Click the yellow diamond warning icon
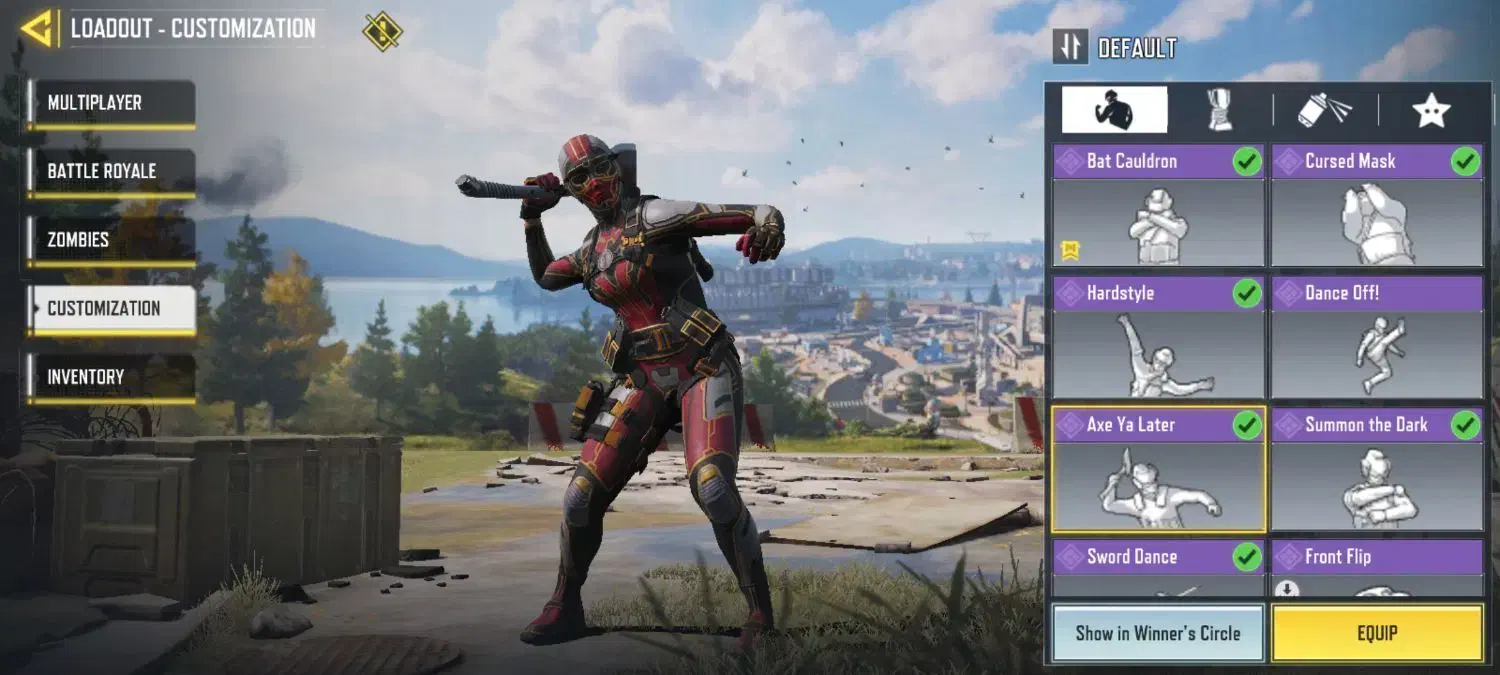Screen dimensions: 1500x675 pyautogui.click(x=382, y=31)
